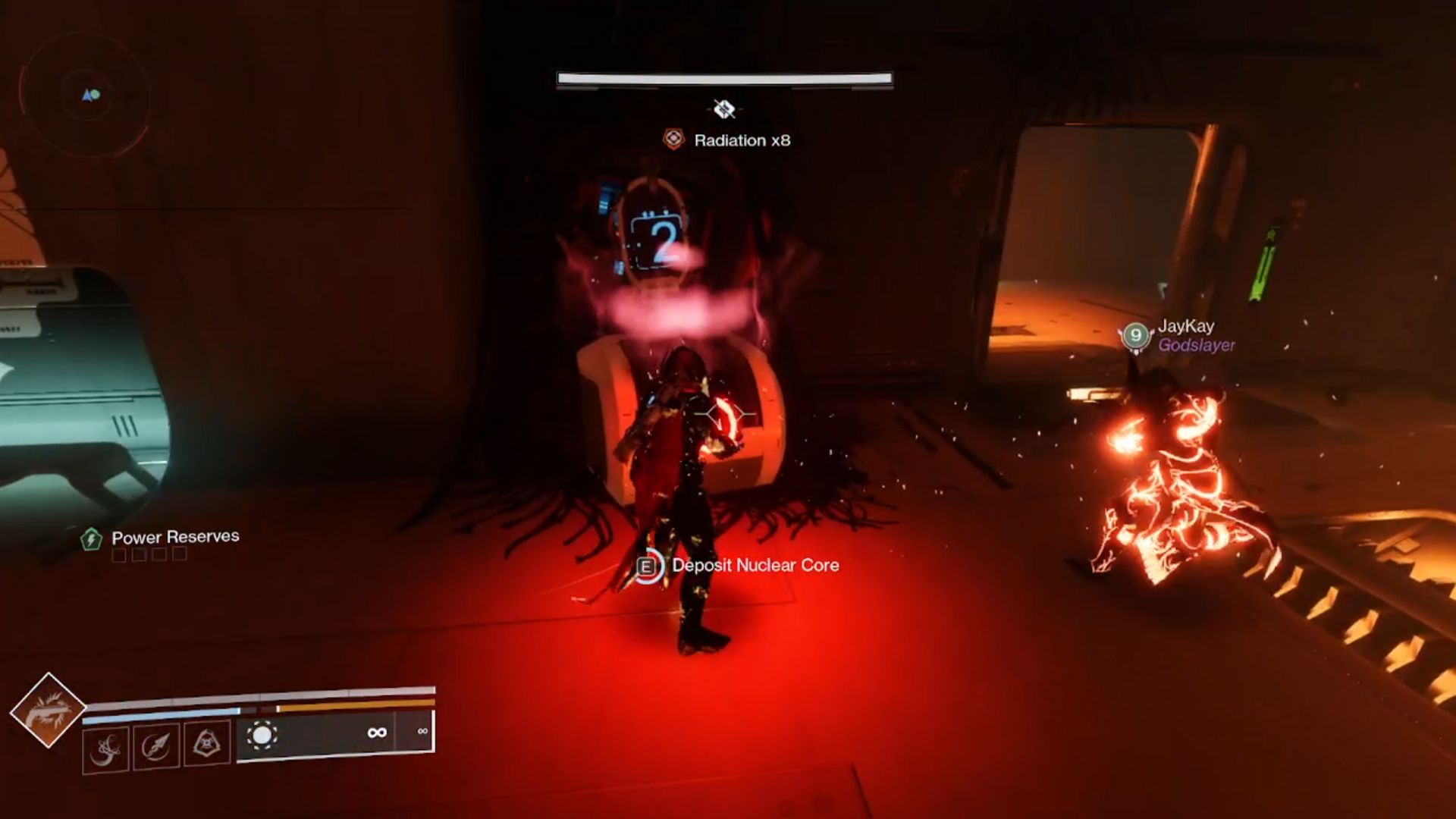Click the weapon magazine sun icon
This screenshot has height=819, width=1456.
[261, 734]
